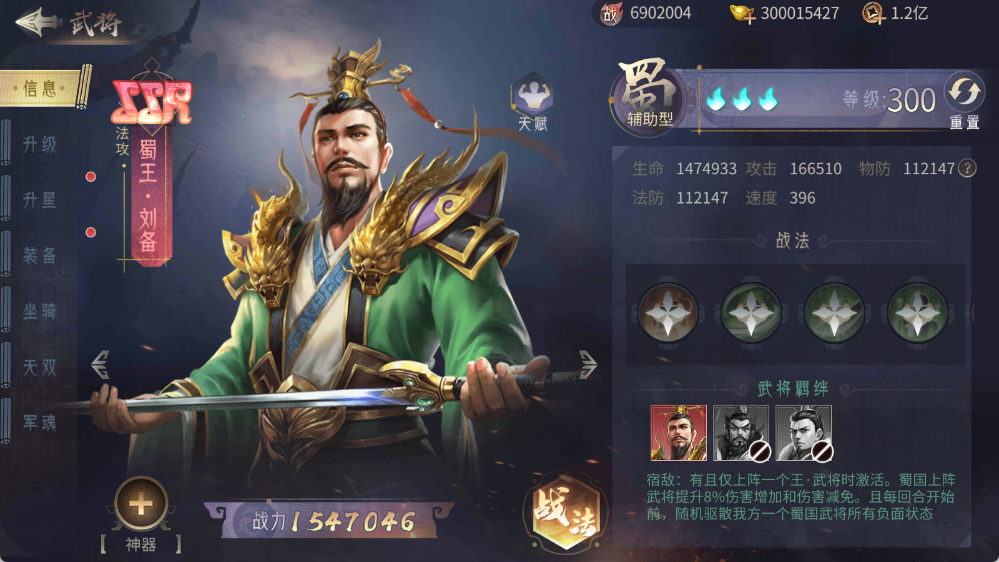Click the 重置 reset button

964,98
